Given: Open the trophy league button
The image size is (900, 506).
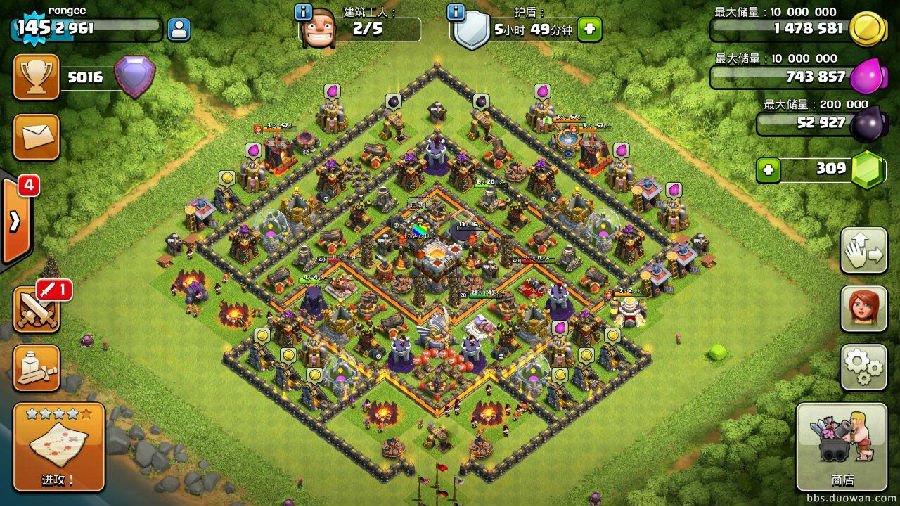Looking at the screenshot, I should (x=36, y=77).
